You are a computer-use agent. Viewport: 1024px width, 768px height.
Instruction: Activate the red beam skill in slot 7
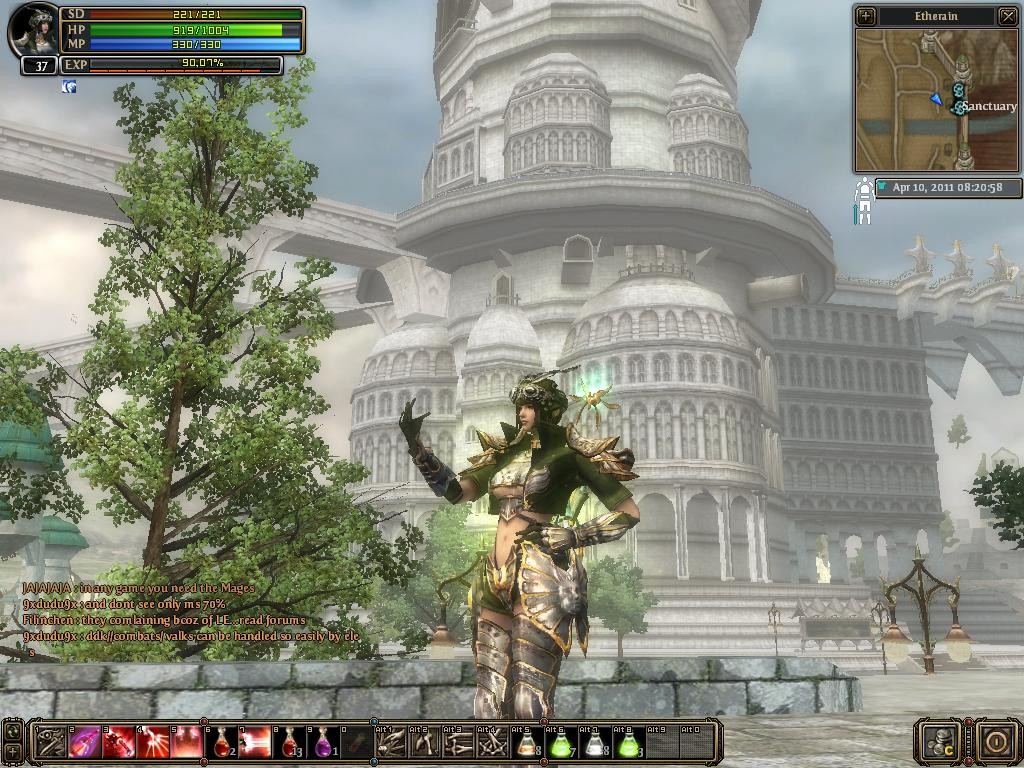255,742
